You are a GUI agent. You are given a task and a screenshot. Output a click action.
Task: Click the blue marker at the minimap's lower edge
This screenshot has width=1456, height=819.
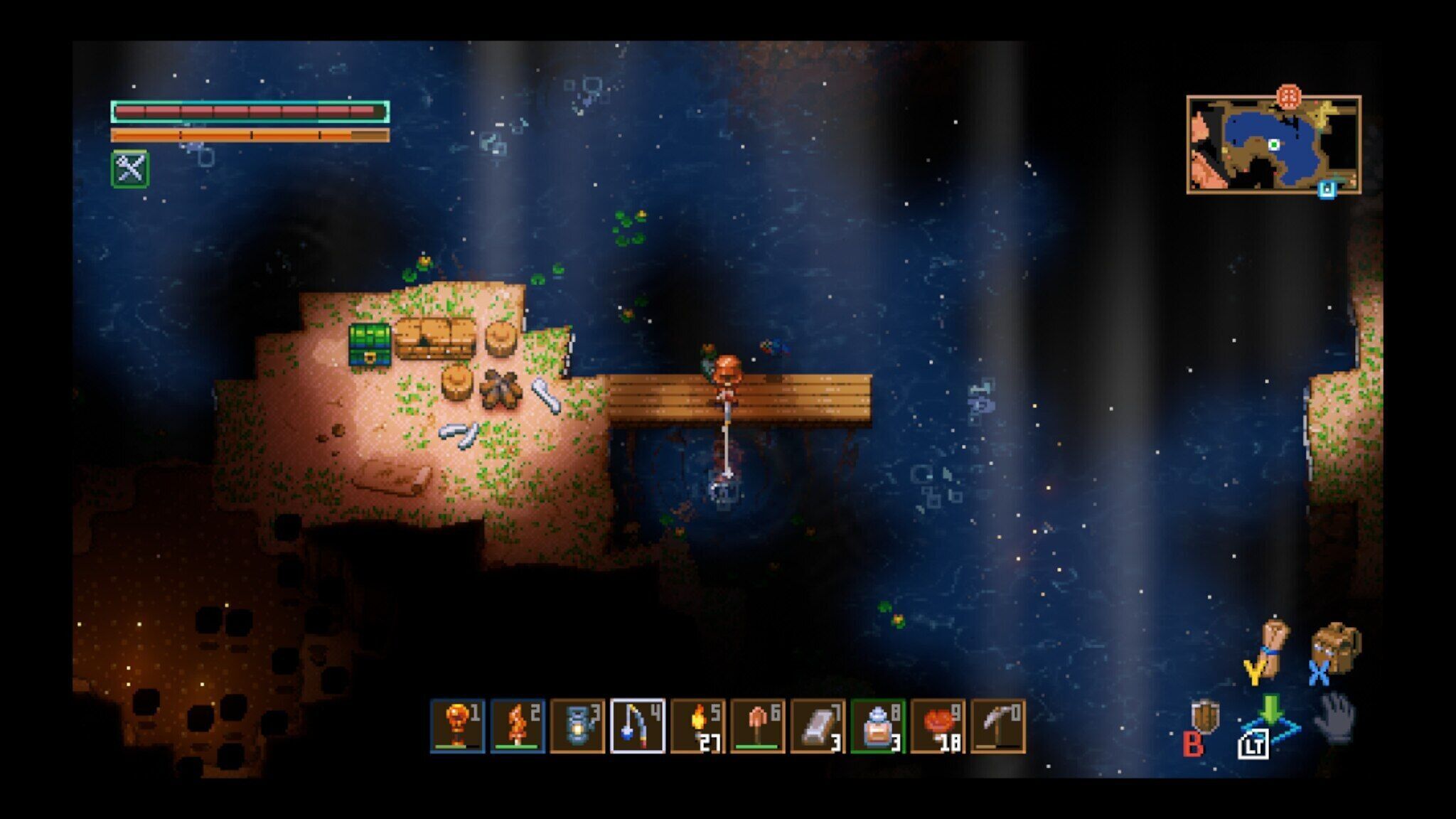click(1327, 189)
